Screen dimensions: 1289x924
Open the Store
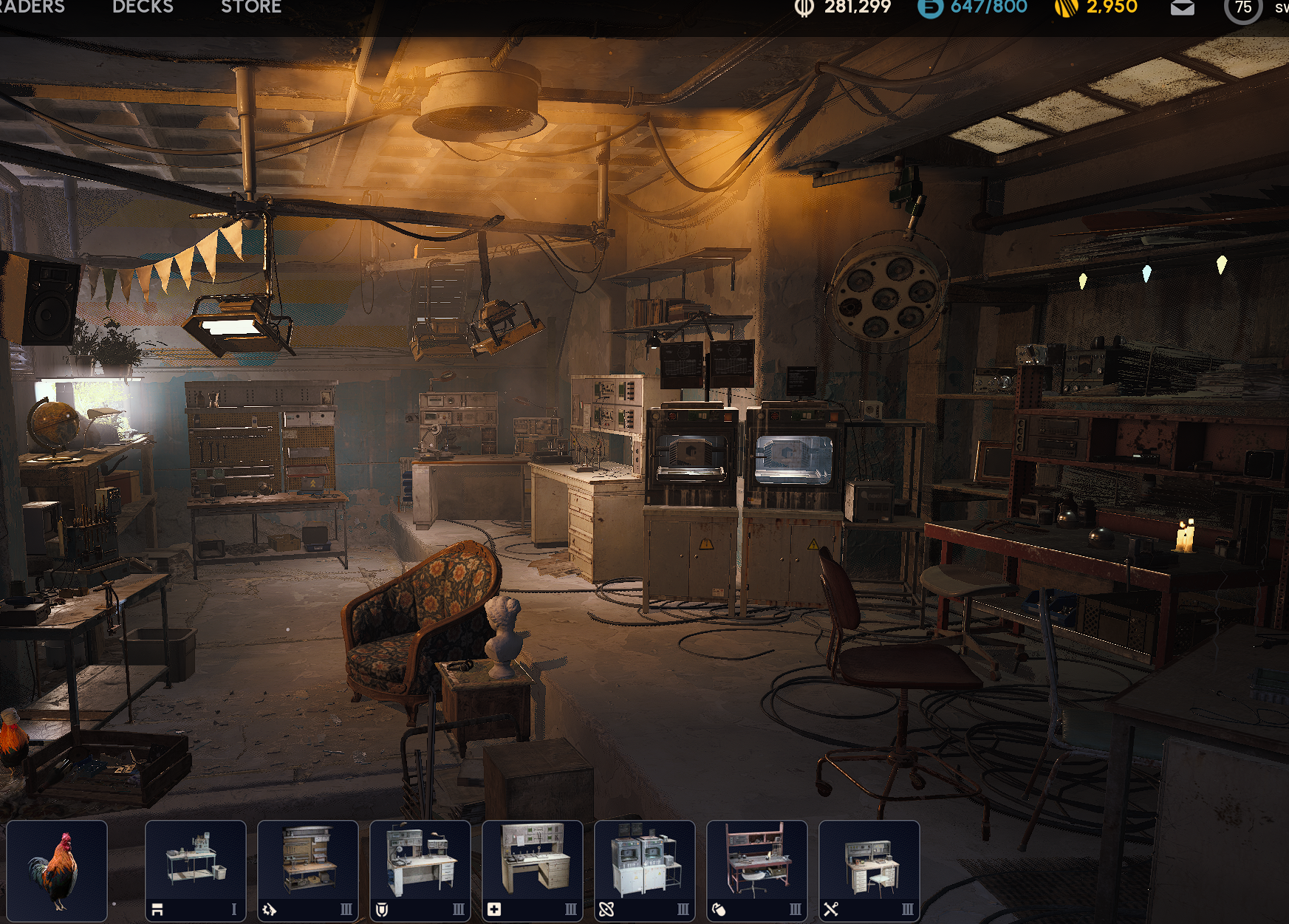pos(251,7)
